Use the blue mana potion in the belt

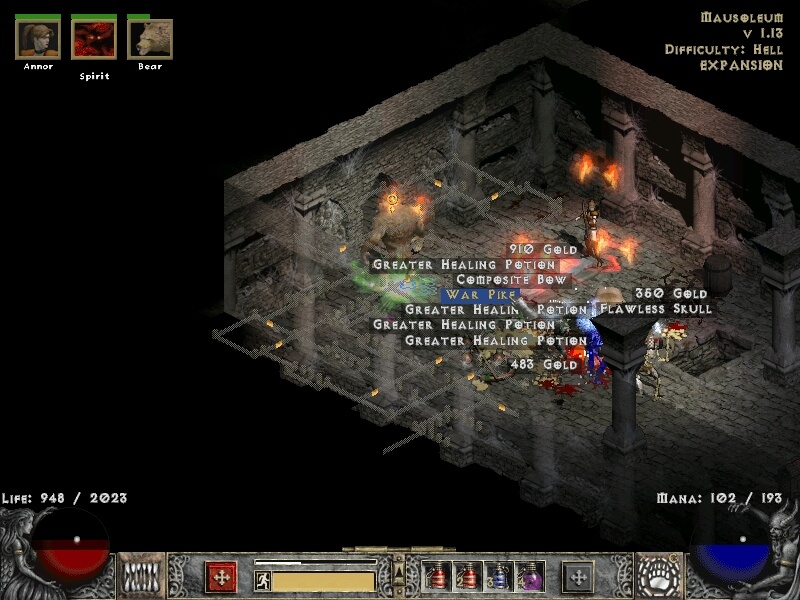[500, 576]
